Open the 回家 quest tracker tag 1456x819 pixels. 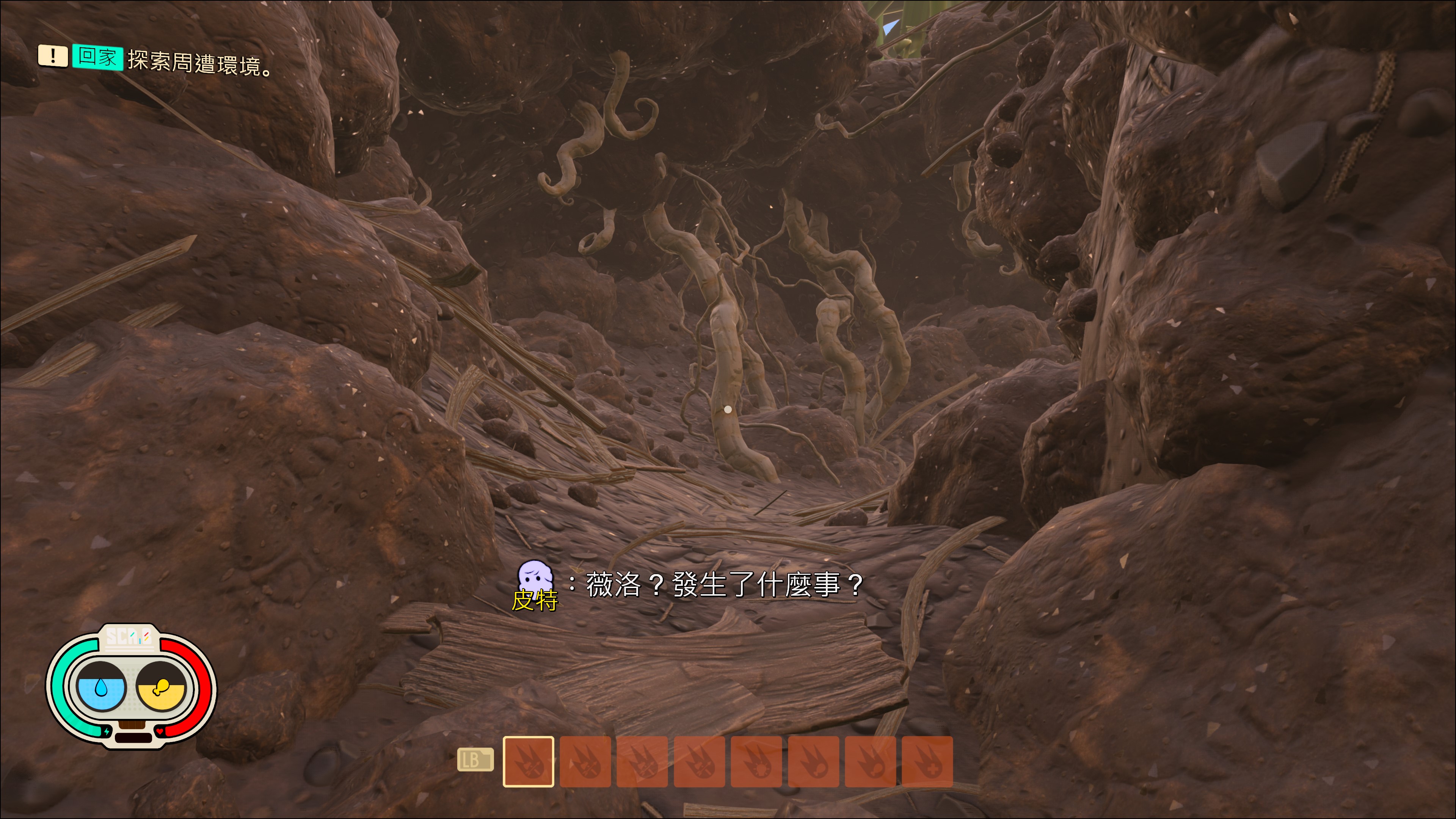(97, 57)
